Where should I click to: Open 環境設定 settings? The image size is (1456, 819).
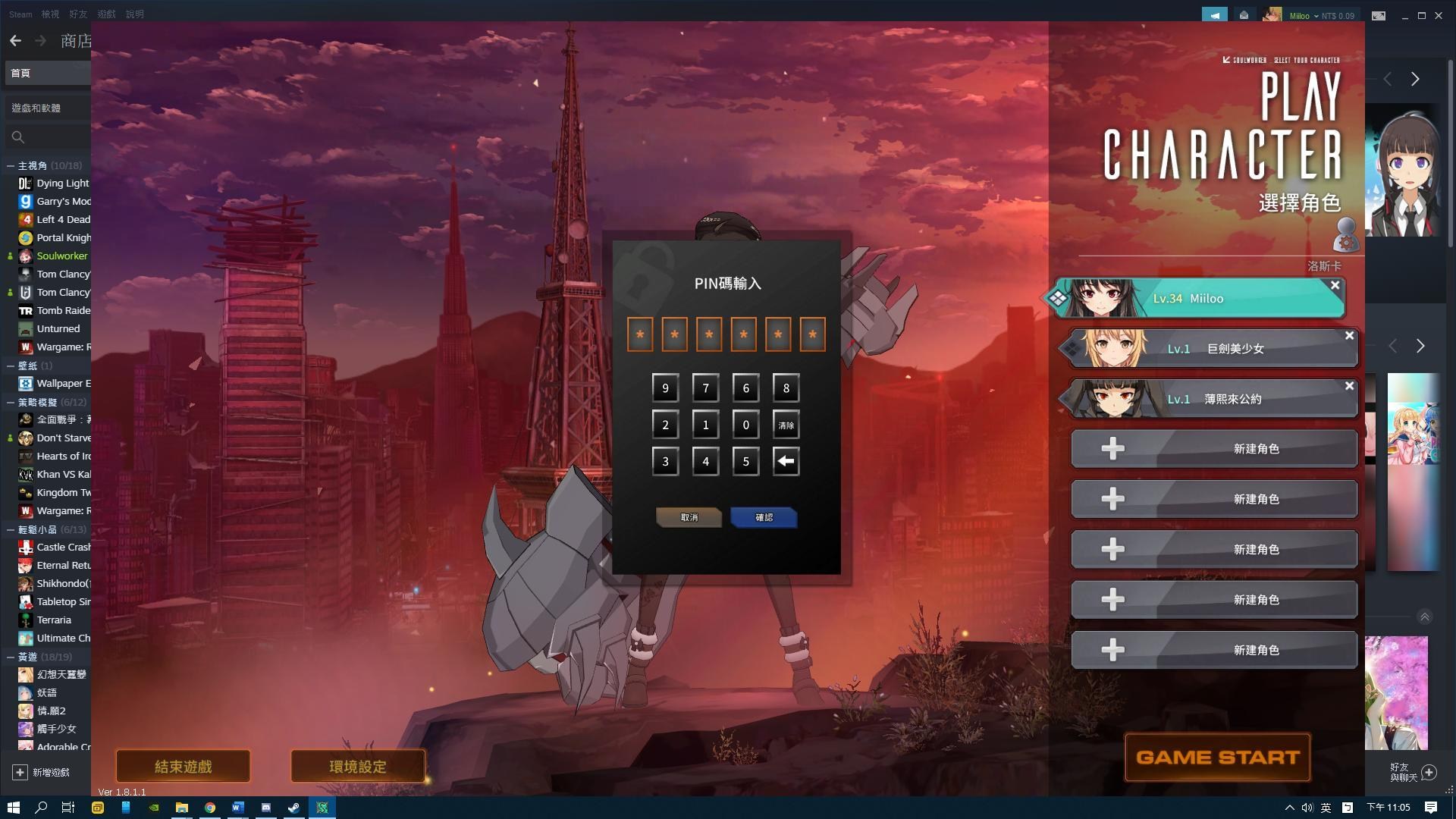[x=357, y=766]
